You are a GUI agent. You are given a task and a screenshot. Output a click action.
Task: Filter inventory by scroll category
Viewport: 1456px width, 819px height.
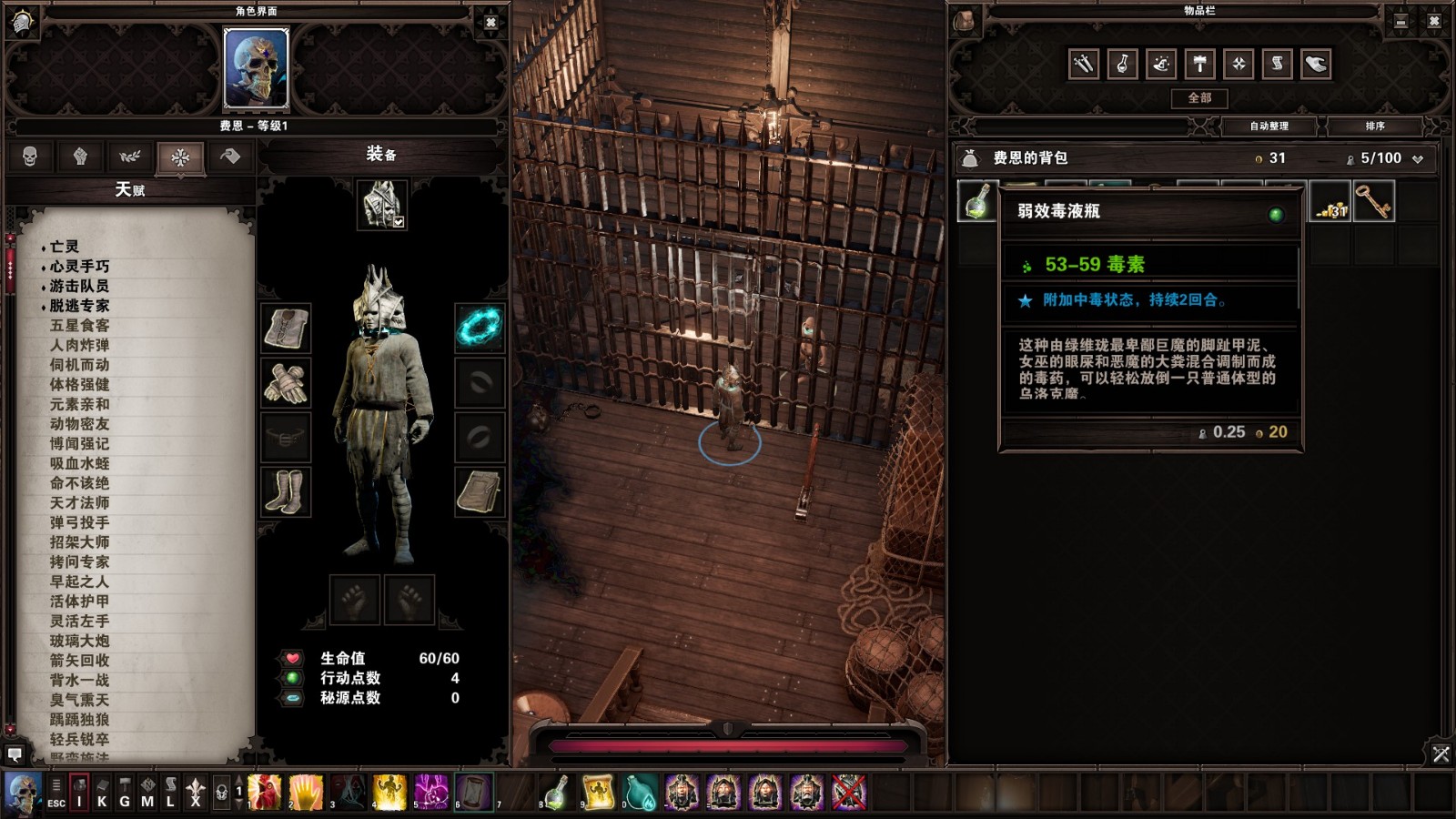1277,64
